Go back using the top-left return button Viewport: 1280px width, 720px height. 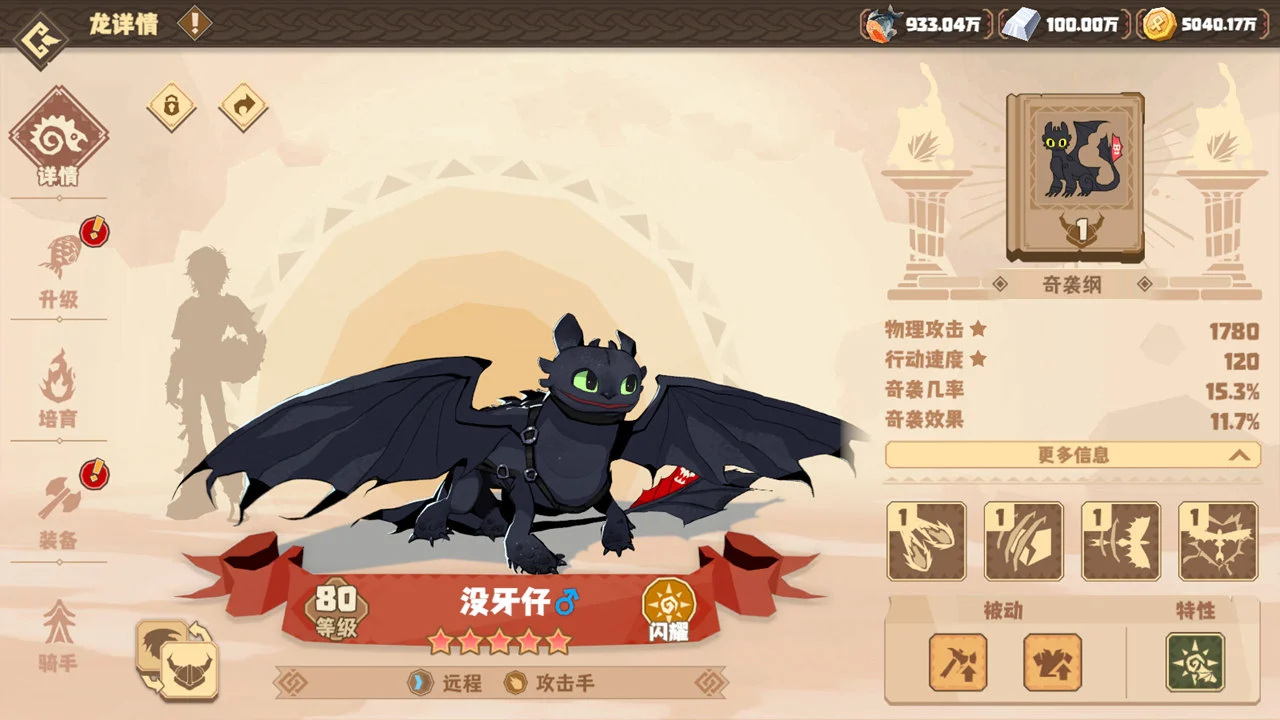tap(41, 39)
